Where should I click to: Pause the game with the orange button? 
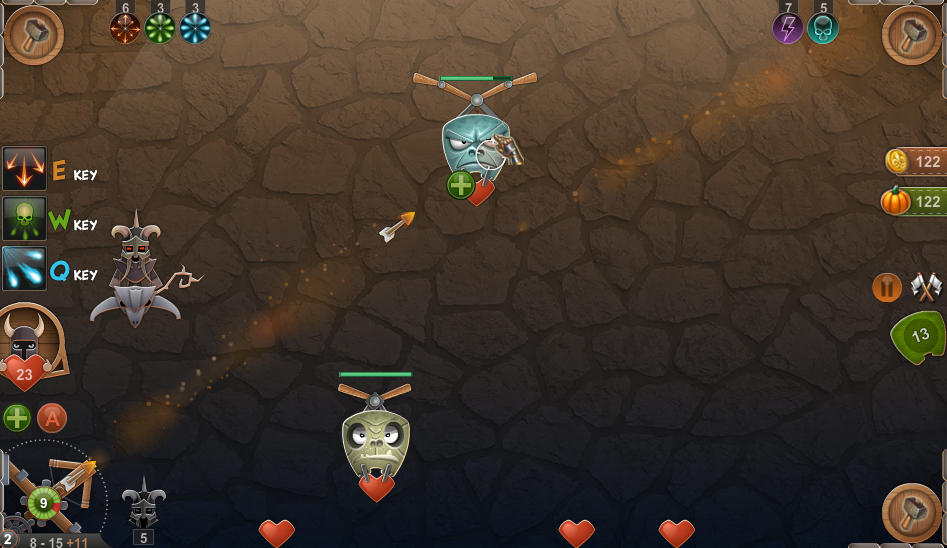point(887,288)
